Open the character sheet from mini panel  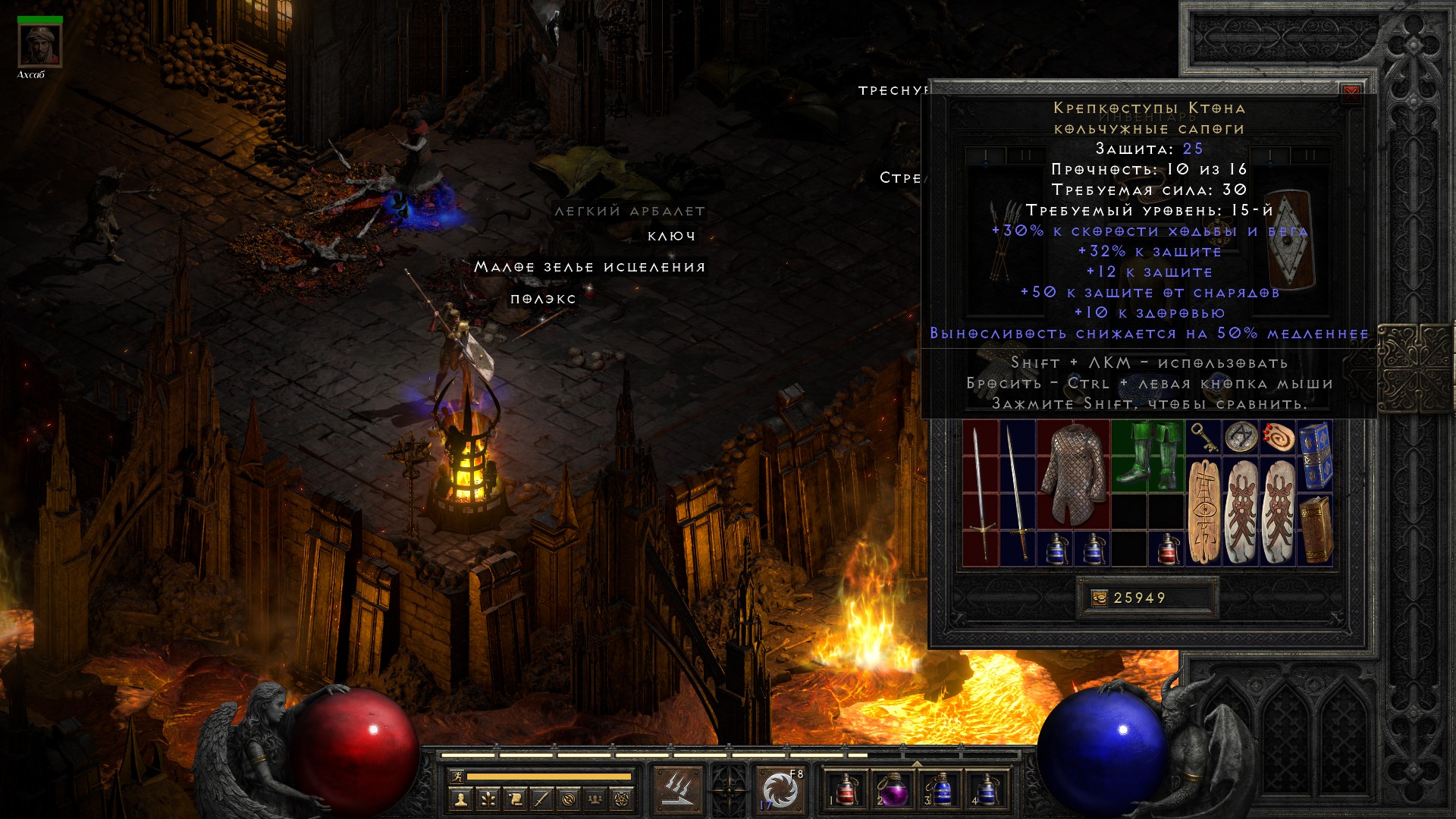coord(460,799)
